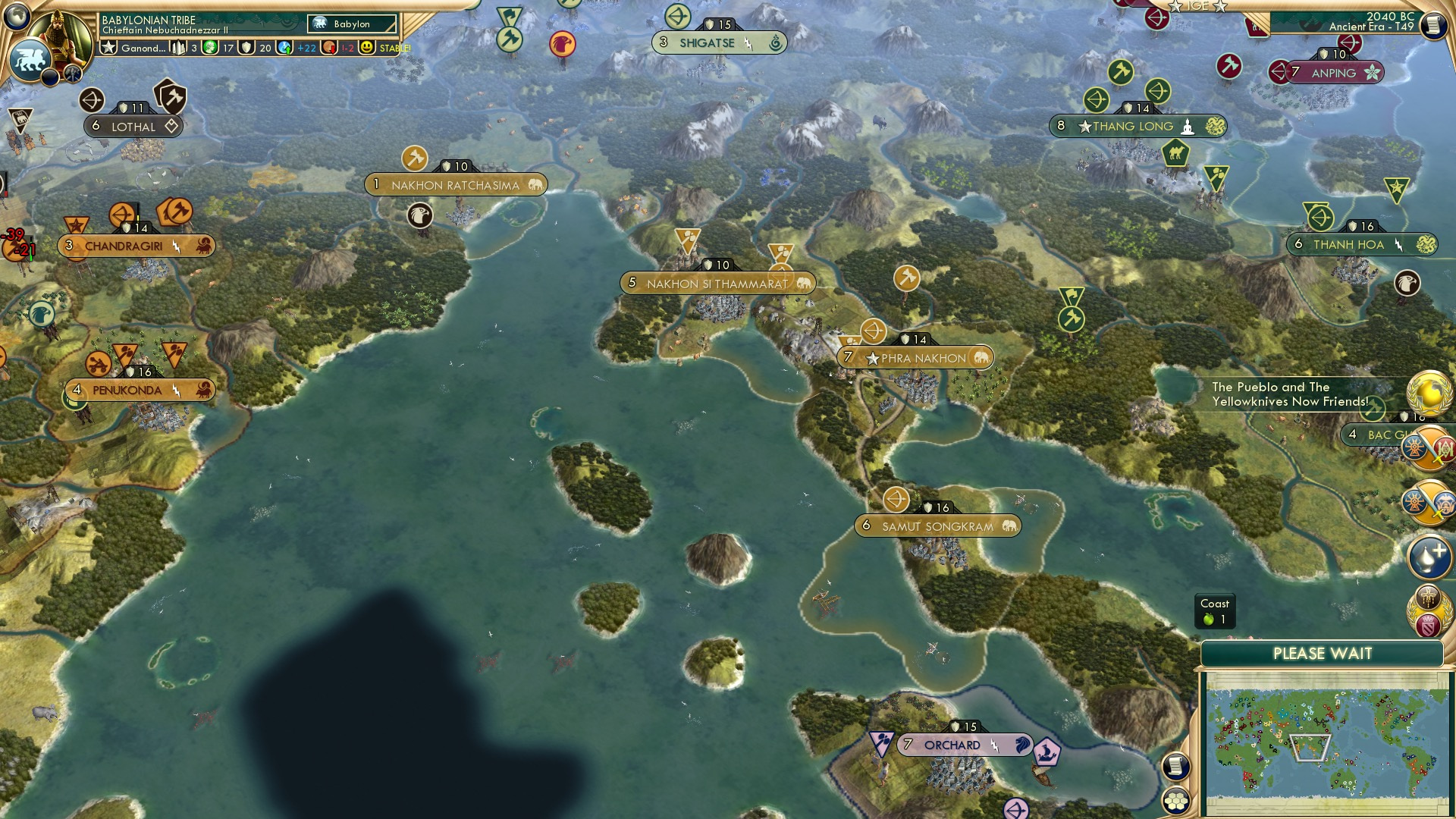Open the Babylon civilization selector box
Viewport: 1456px width, 819px height.
[352, 24]
